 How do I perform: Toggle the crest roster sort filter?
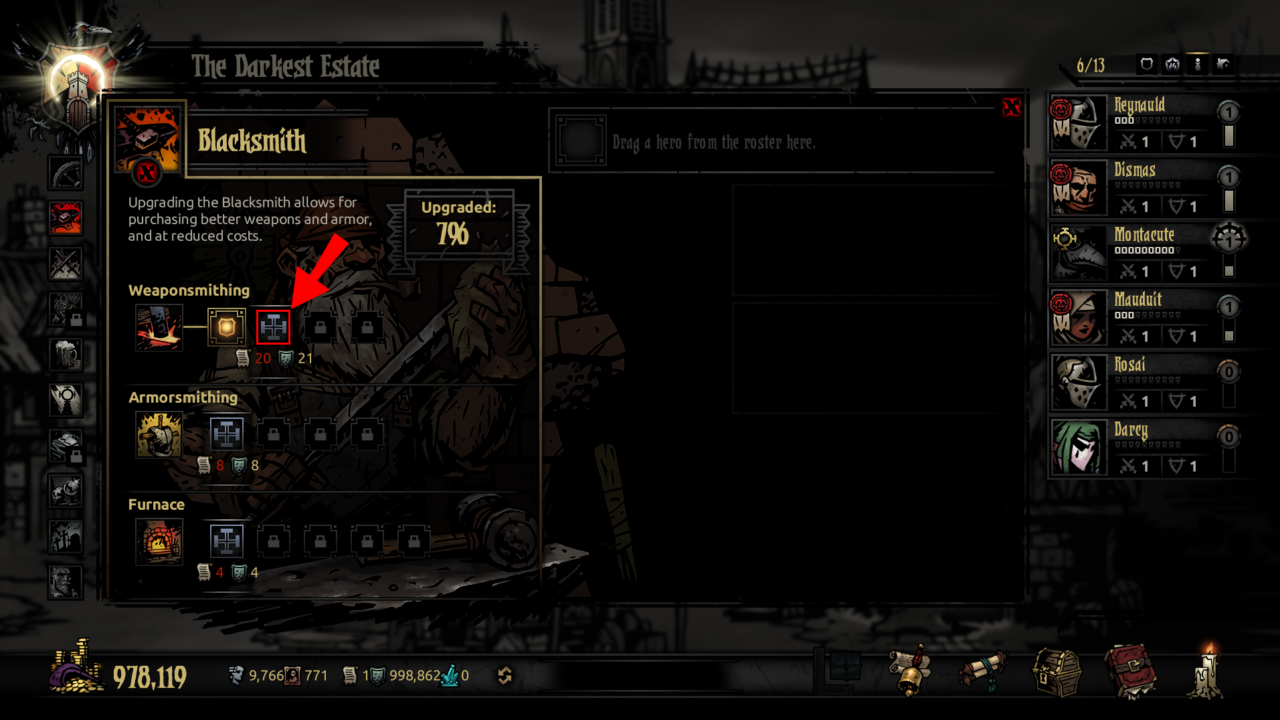tap(1173, 64)
